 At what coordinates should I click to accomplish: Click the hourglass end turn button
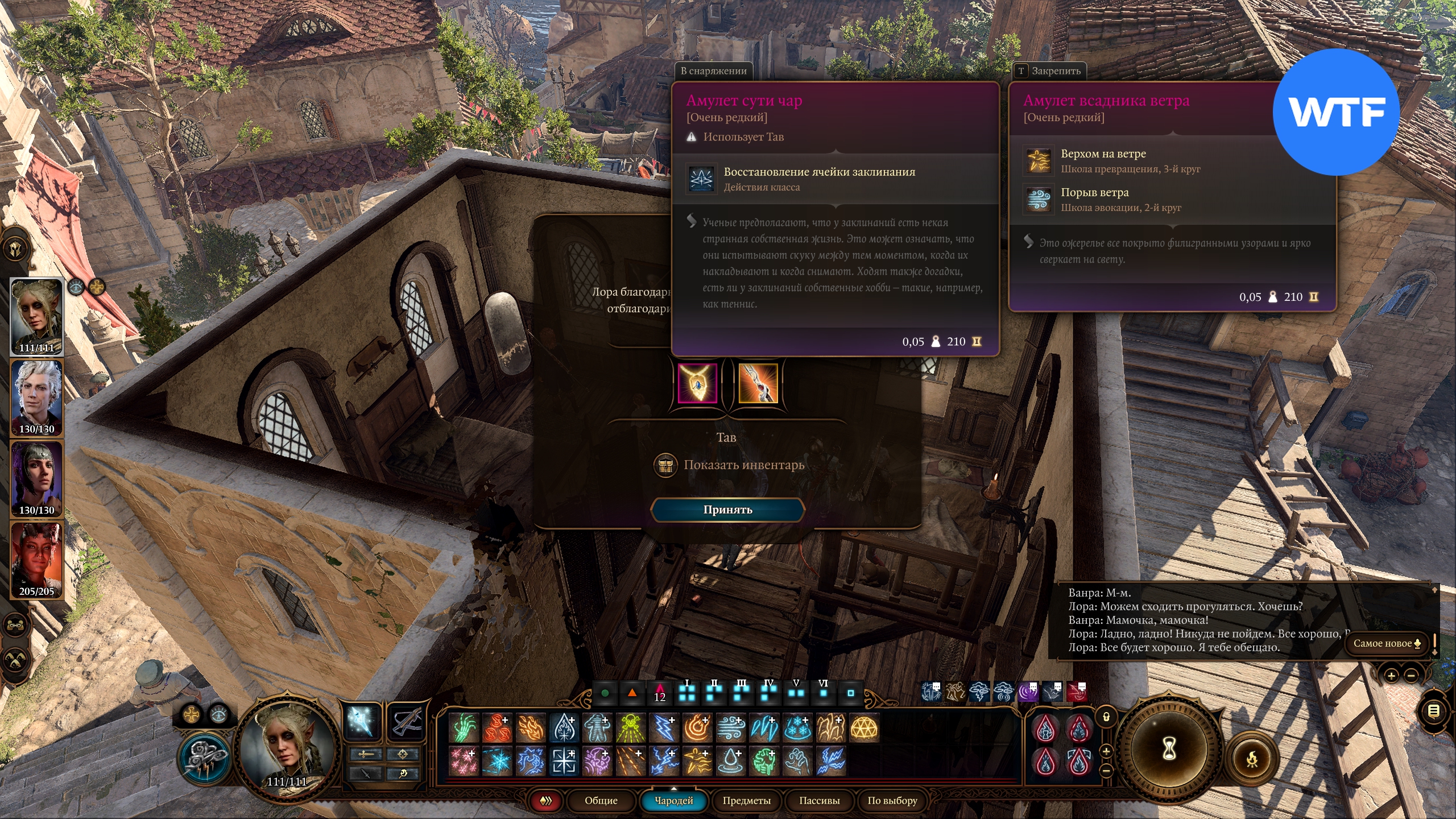pyautogui.click(x=1169, y=749)
